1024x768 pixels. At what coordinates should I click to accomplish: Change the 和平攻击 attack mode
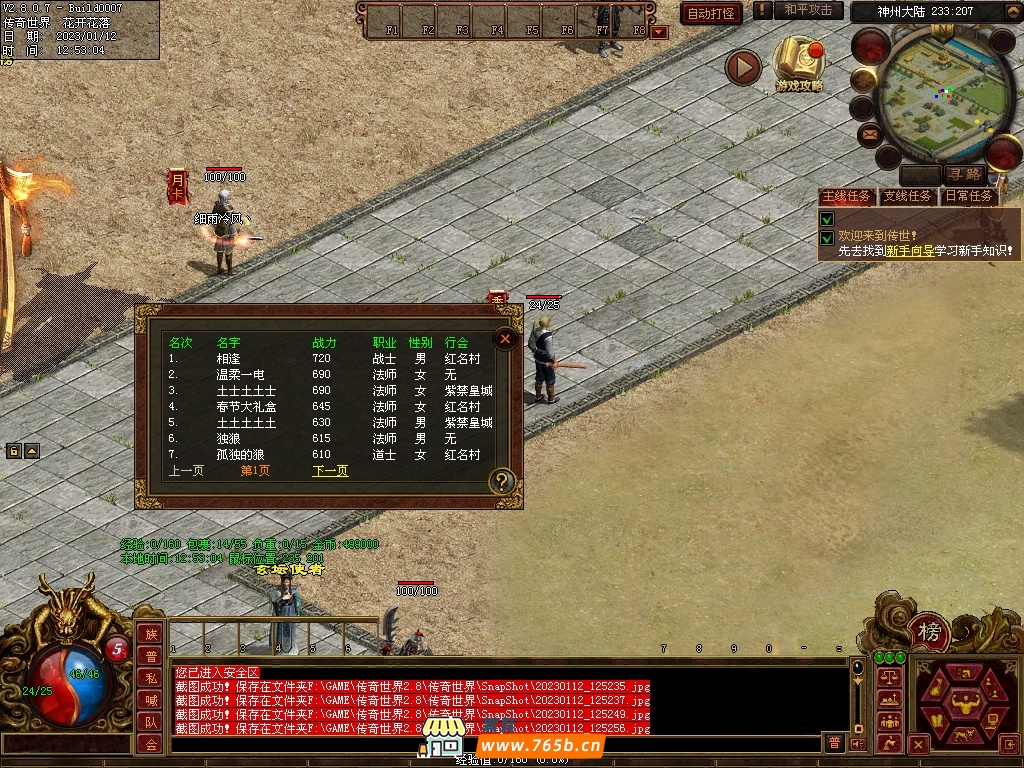pos(808,11)
